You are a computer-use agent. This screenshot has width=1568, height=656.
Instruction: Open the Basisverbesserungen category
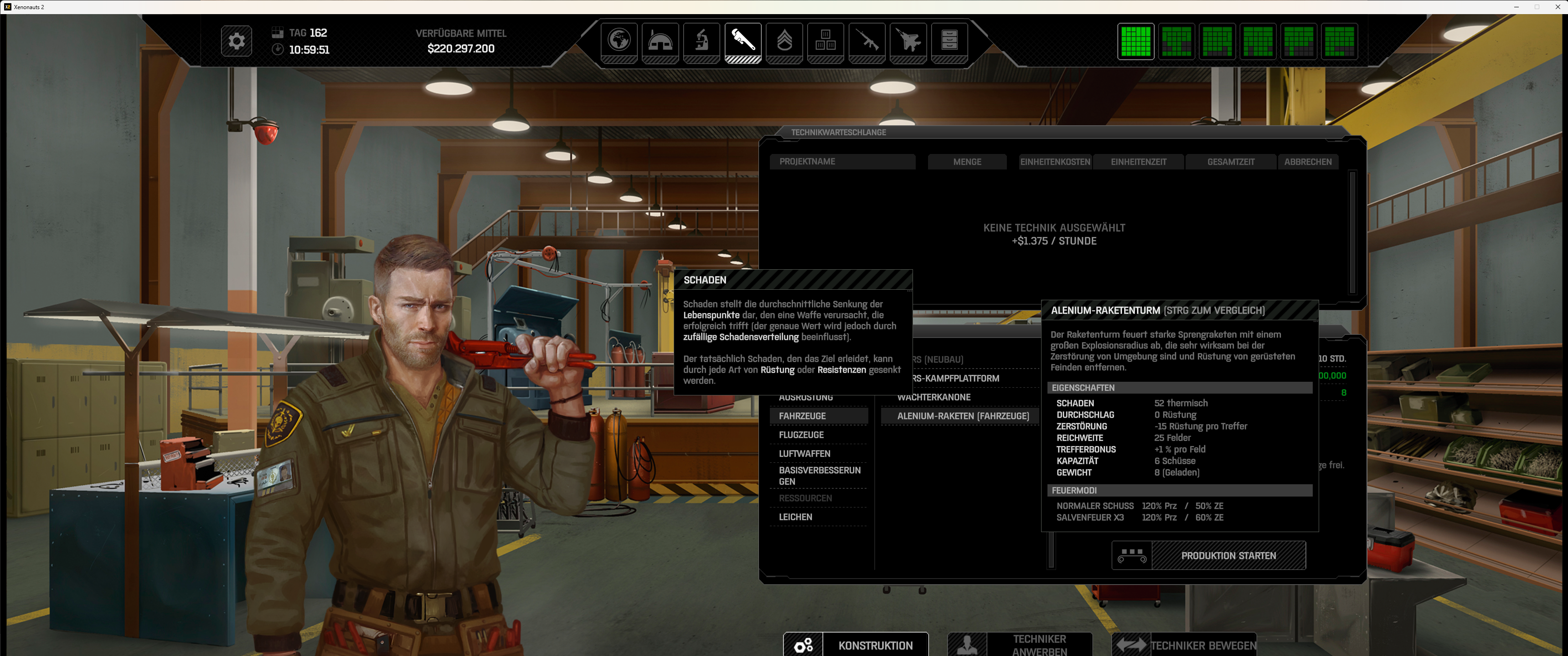tap(818, 476)
